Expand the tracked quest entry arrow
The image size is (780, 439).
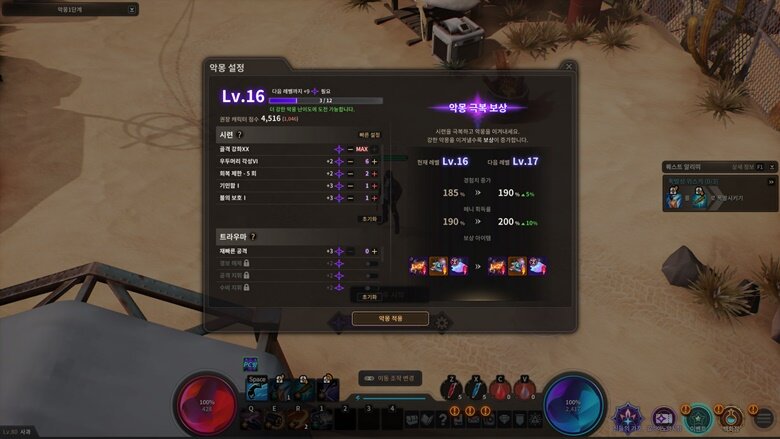pos(771,182)
